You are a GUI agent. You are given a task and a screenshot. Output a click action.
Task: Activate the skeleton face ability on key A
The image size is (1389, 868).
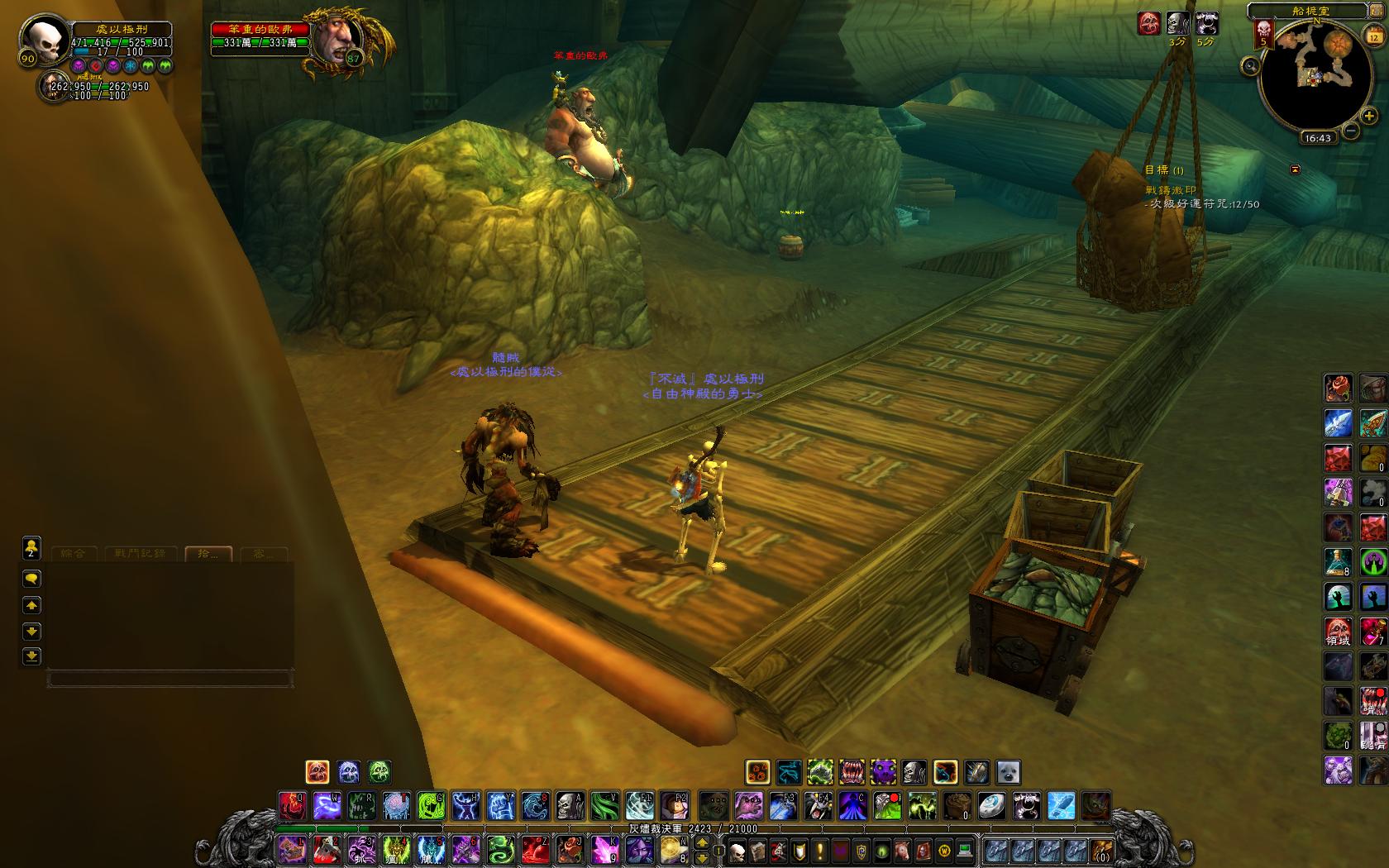569,804
